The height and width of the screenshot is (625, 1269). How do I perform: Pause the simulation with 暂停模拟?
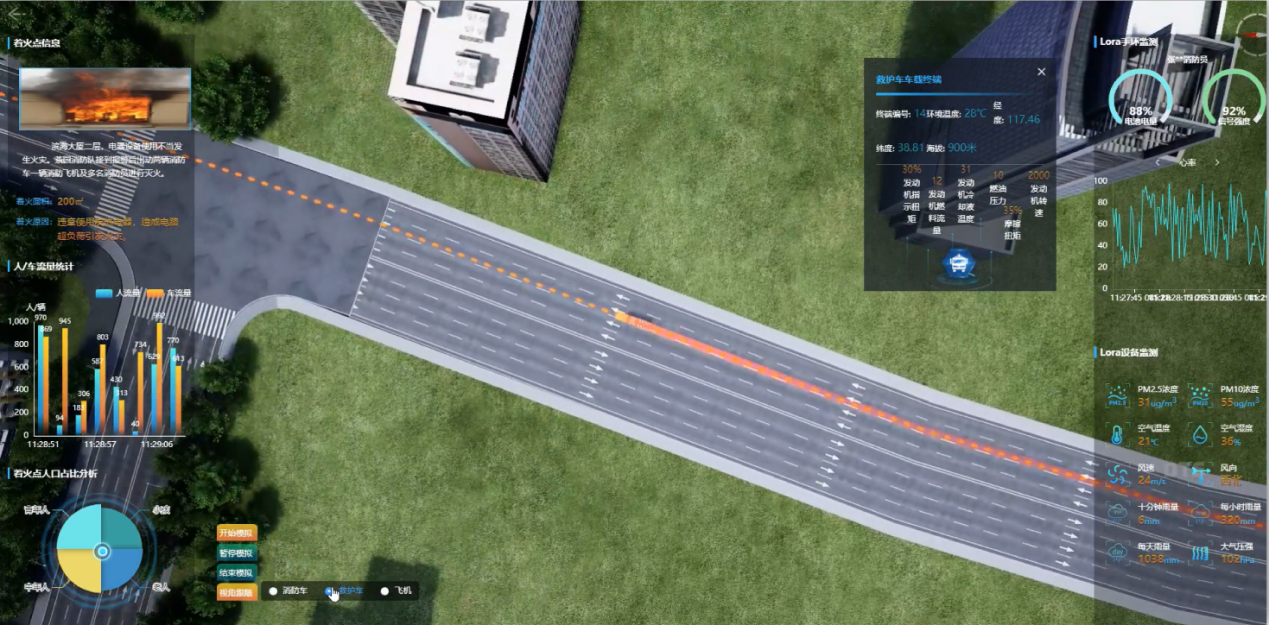tap(237, 553)
